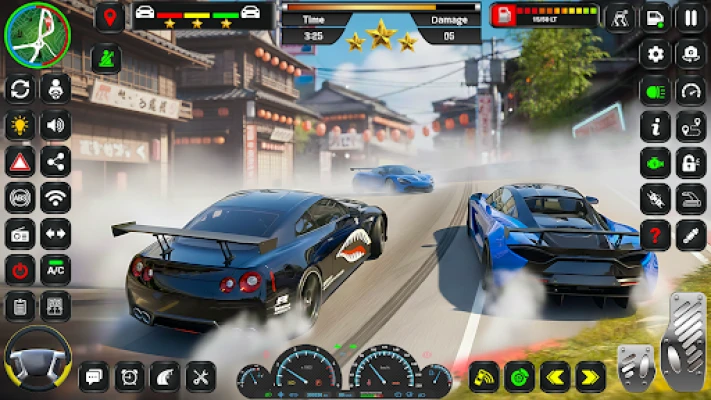Click the red question mark help icon

[x=655, y=234]
